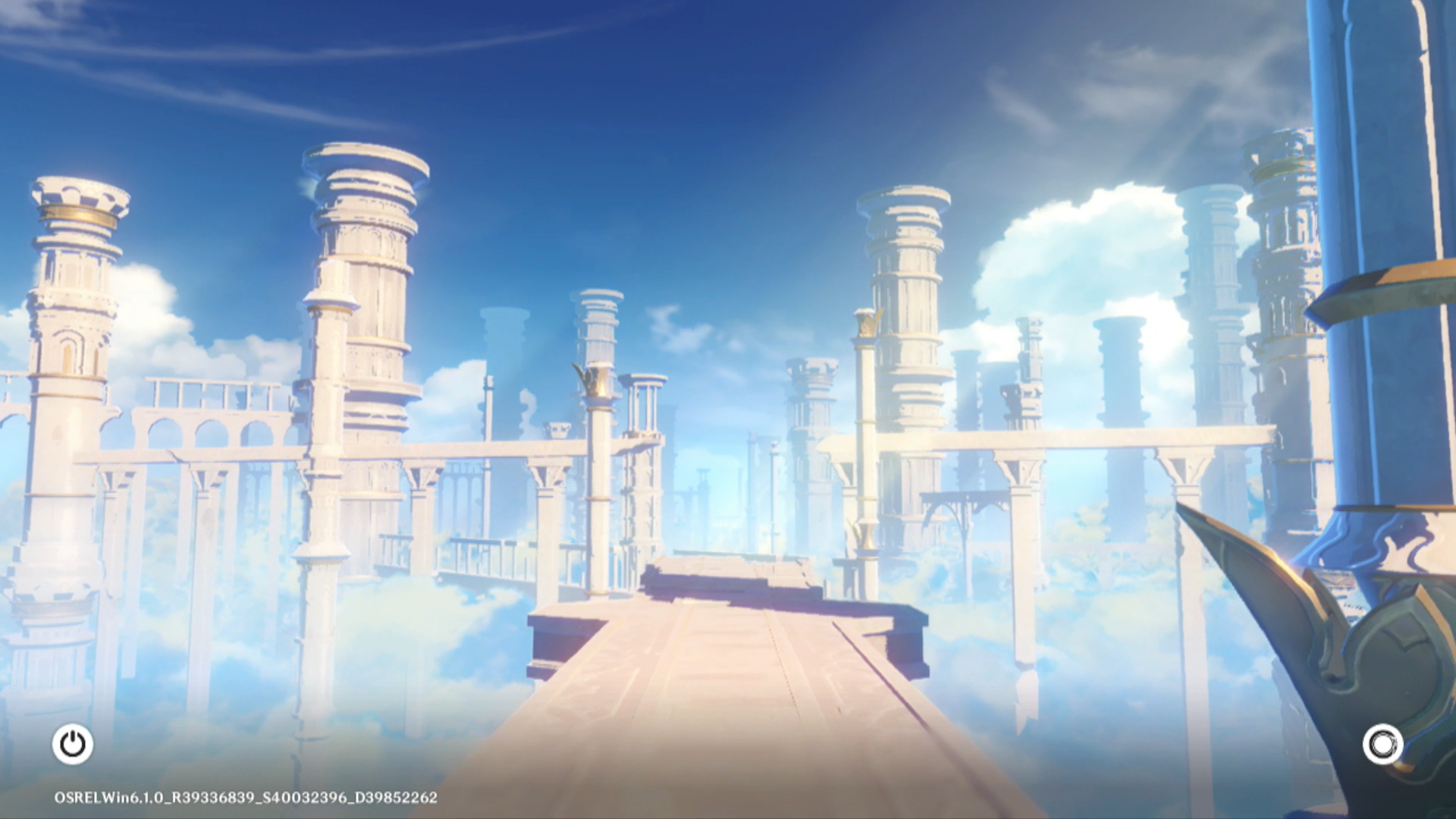Image resolution: width=1456 pixels, height=819 pixels.
Task: Click the power/exit button icon
Action: [73, 744]
